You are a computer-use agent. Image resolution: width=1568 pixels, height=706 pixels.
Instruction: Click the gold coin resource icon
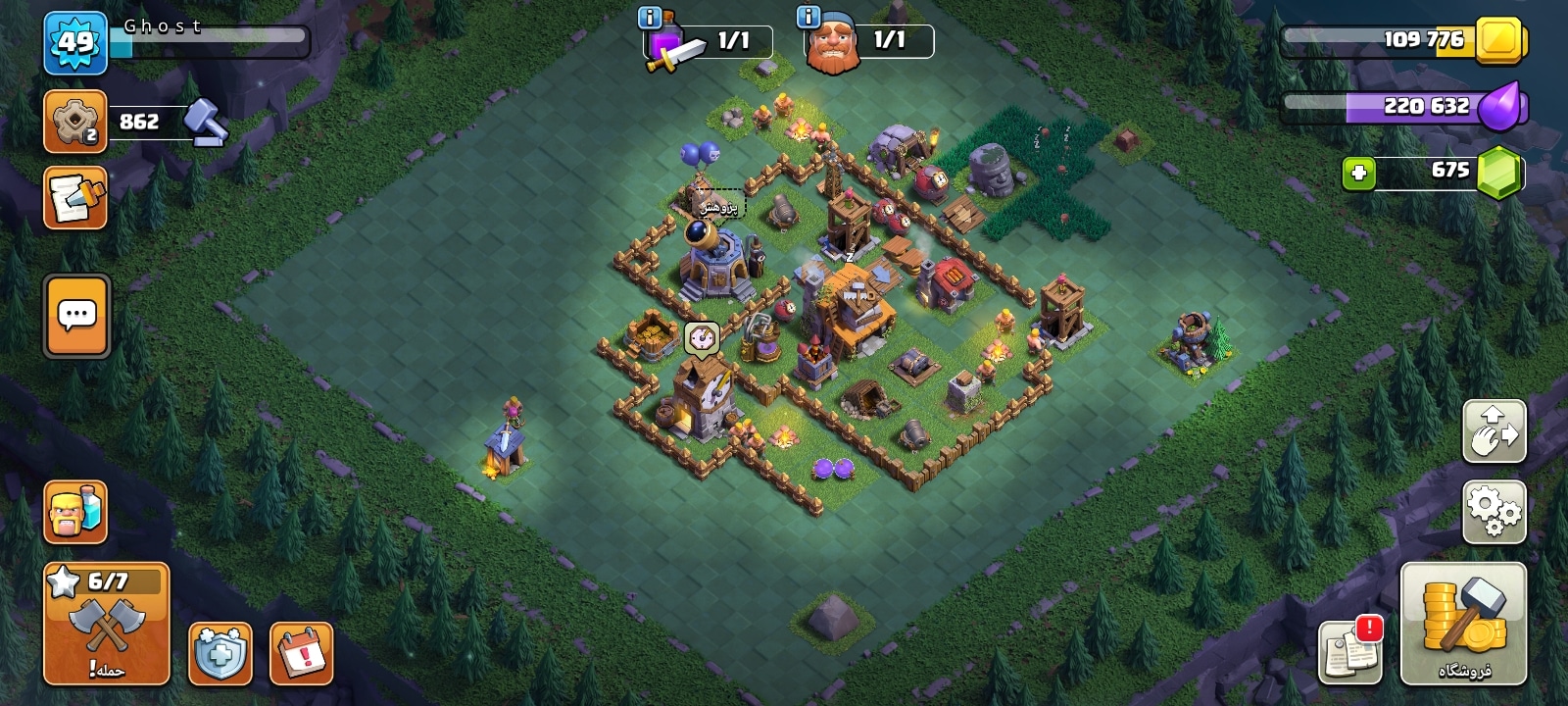(x=1499, y=42)
